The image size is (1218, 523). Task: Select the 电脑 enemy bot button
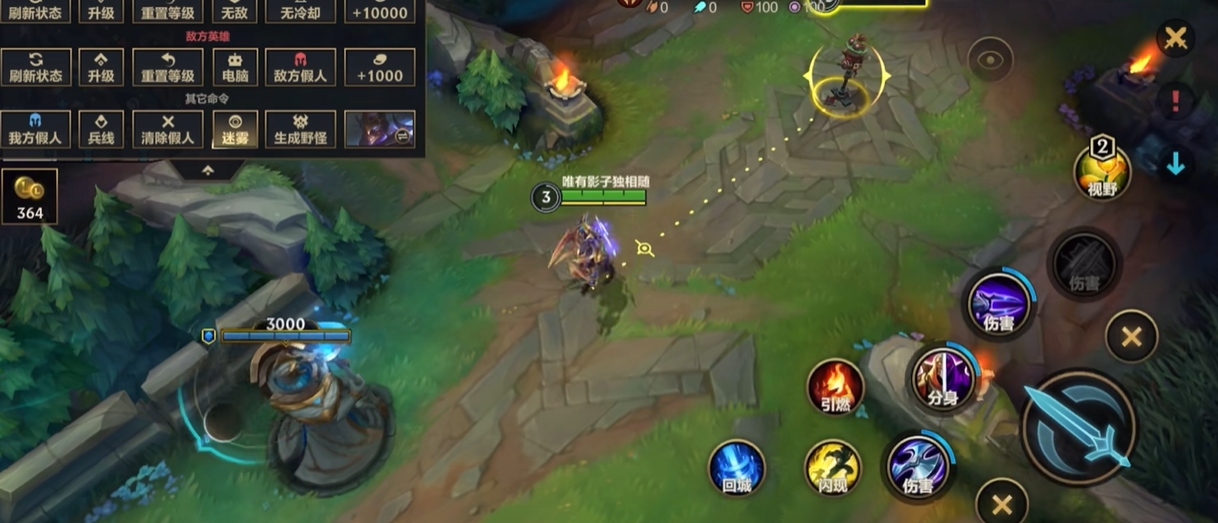235,67
